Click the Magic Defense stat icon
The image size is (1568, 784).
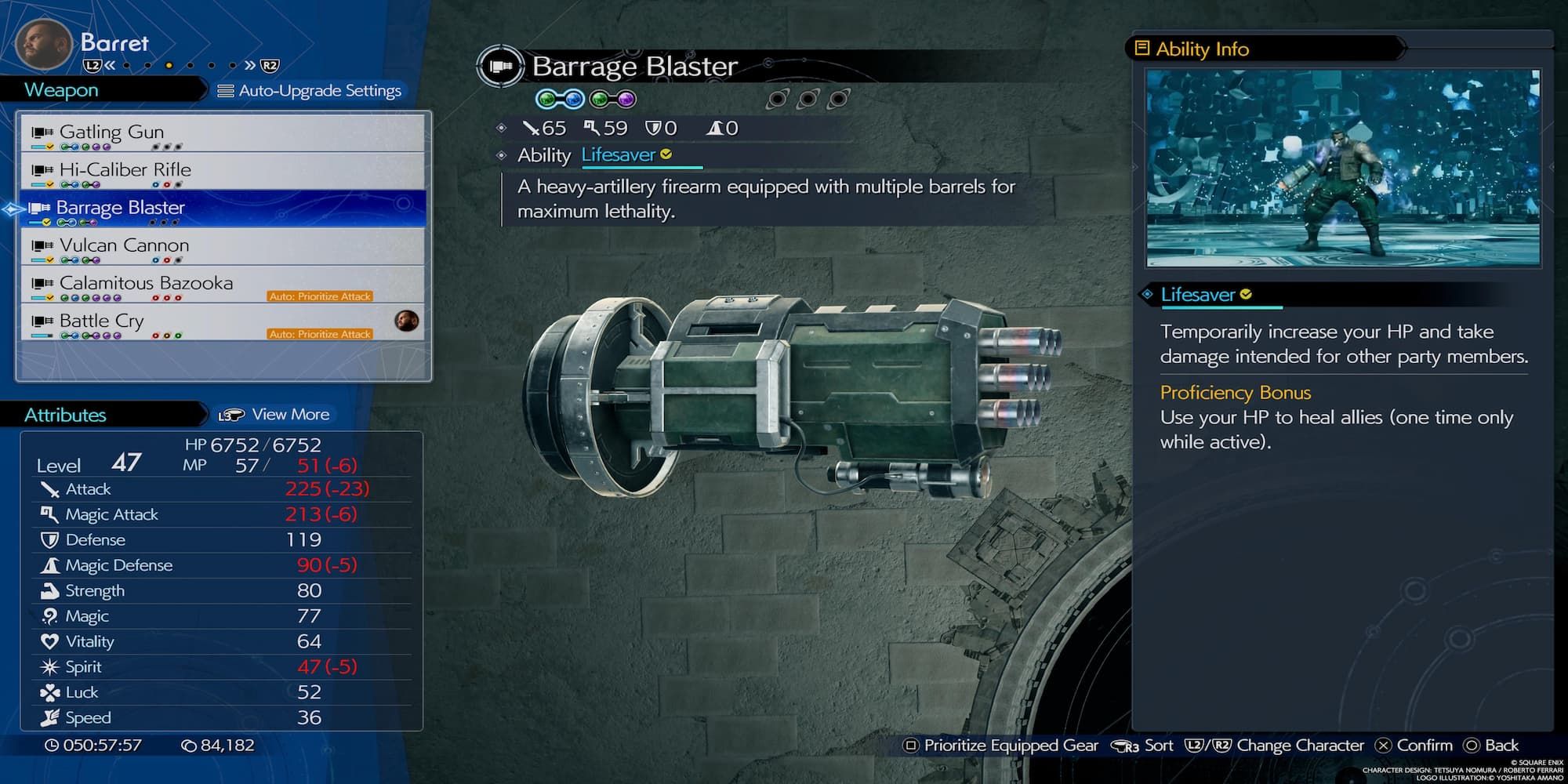pos(51,564)
